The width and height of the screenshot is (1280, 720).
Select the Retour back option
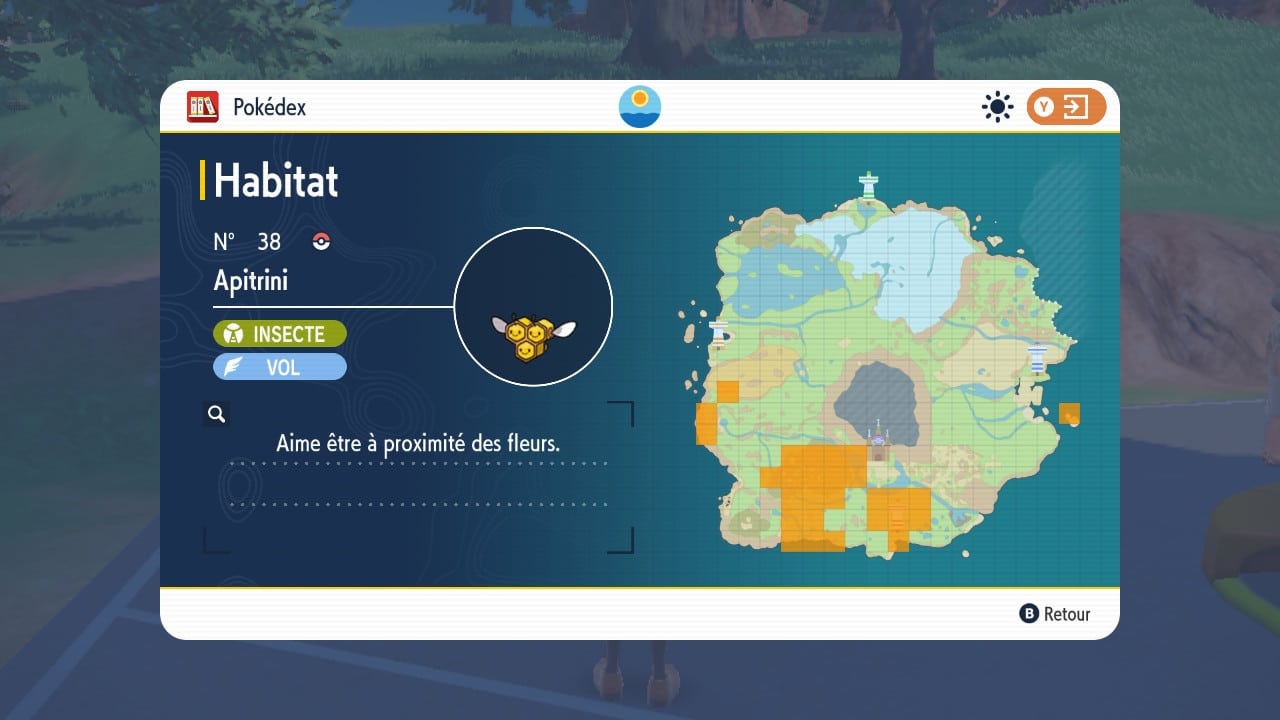[1055, 614]
